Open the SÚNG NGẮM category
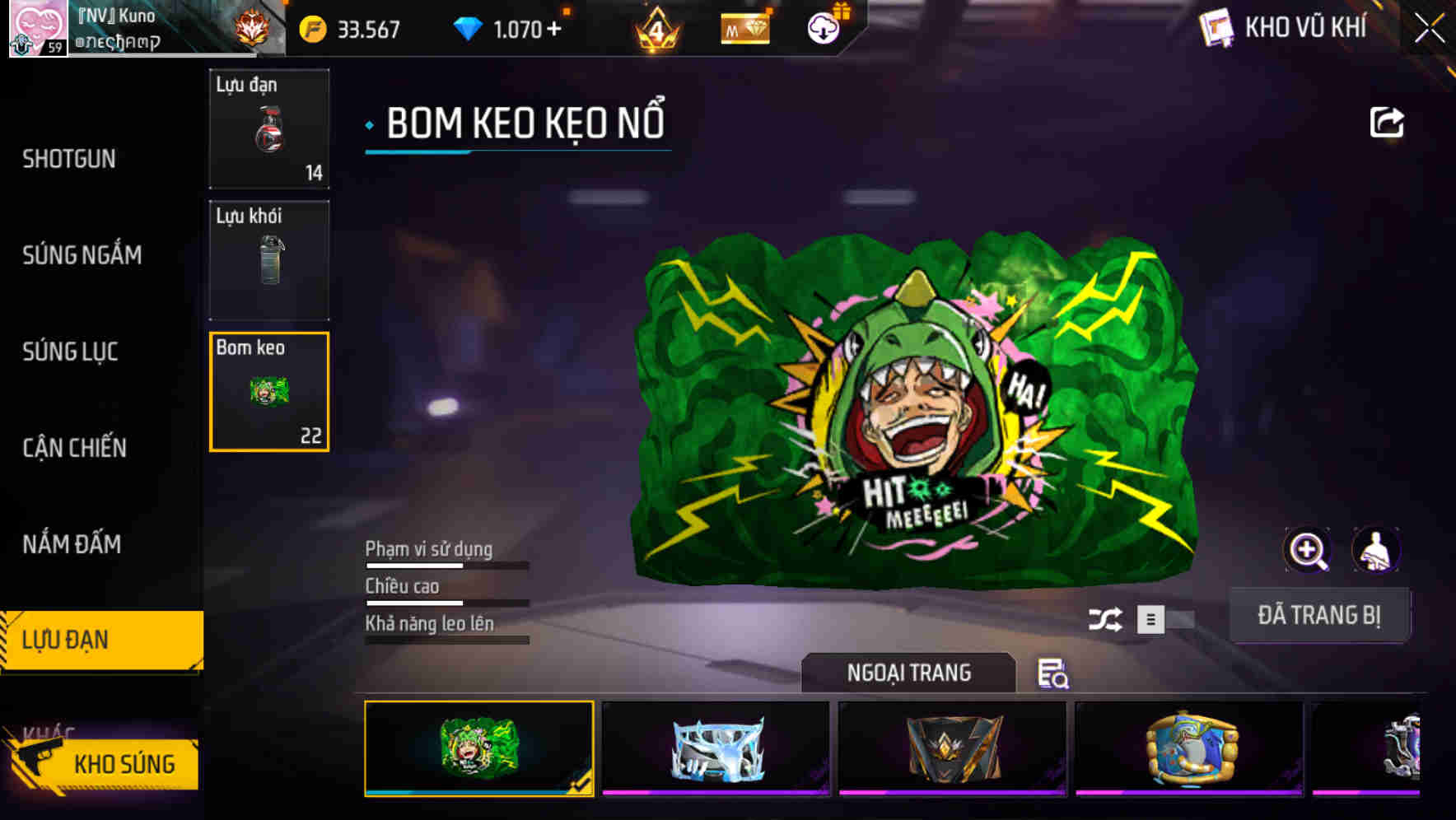1456x820 pixels. (x=82, y=254)
